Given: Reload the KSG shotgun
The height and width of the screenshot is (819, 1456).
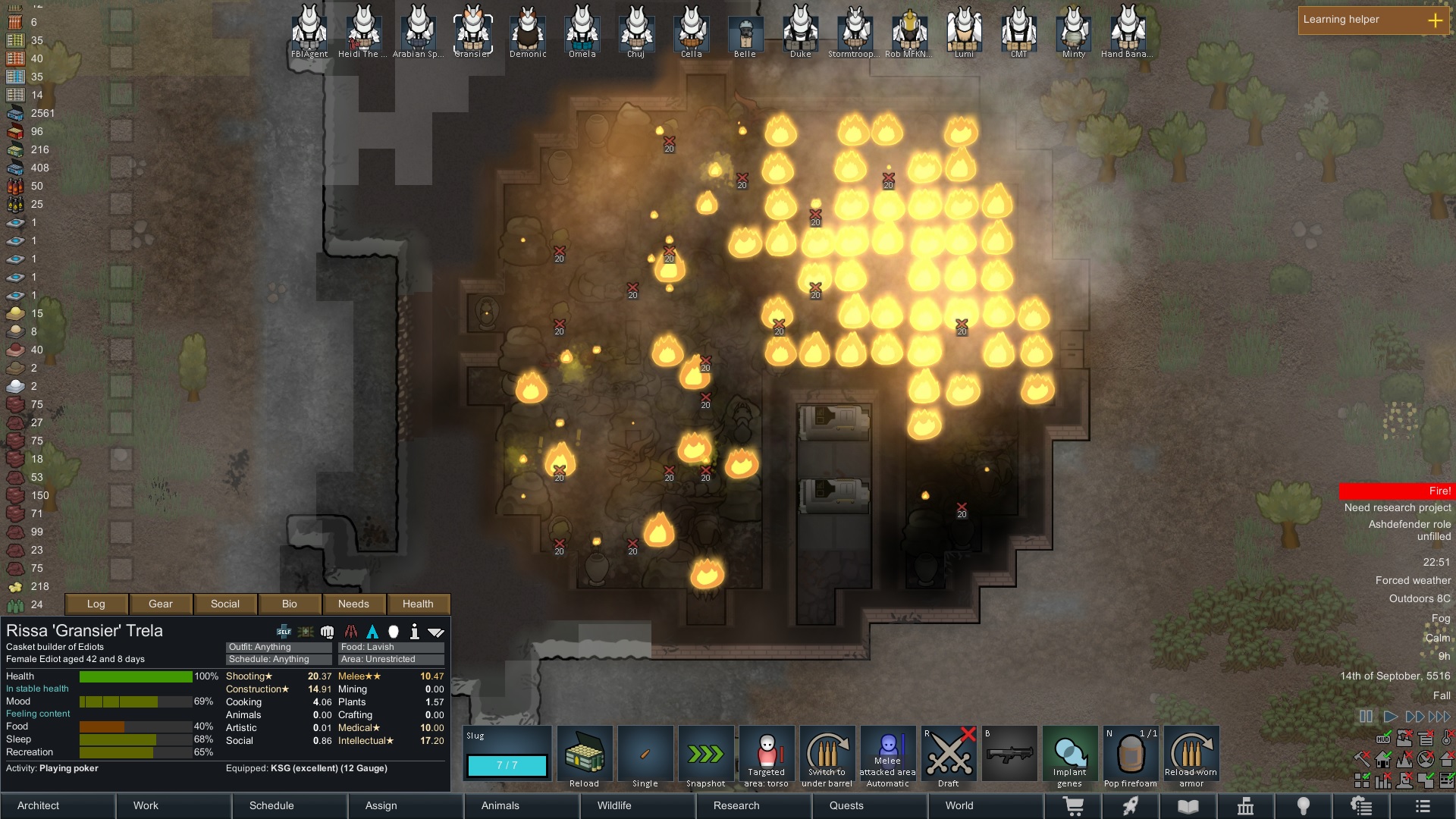Looking at the screenshot, I should tap(585, 757).
